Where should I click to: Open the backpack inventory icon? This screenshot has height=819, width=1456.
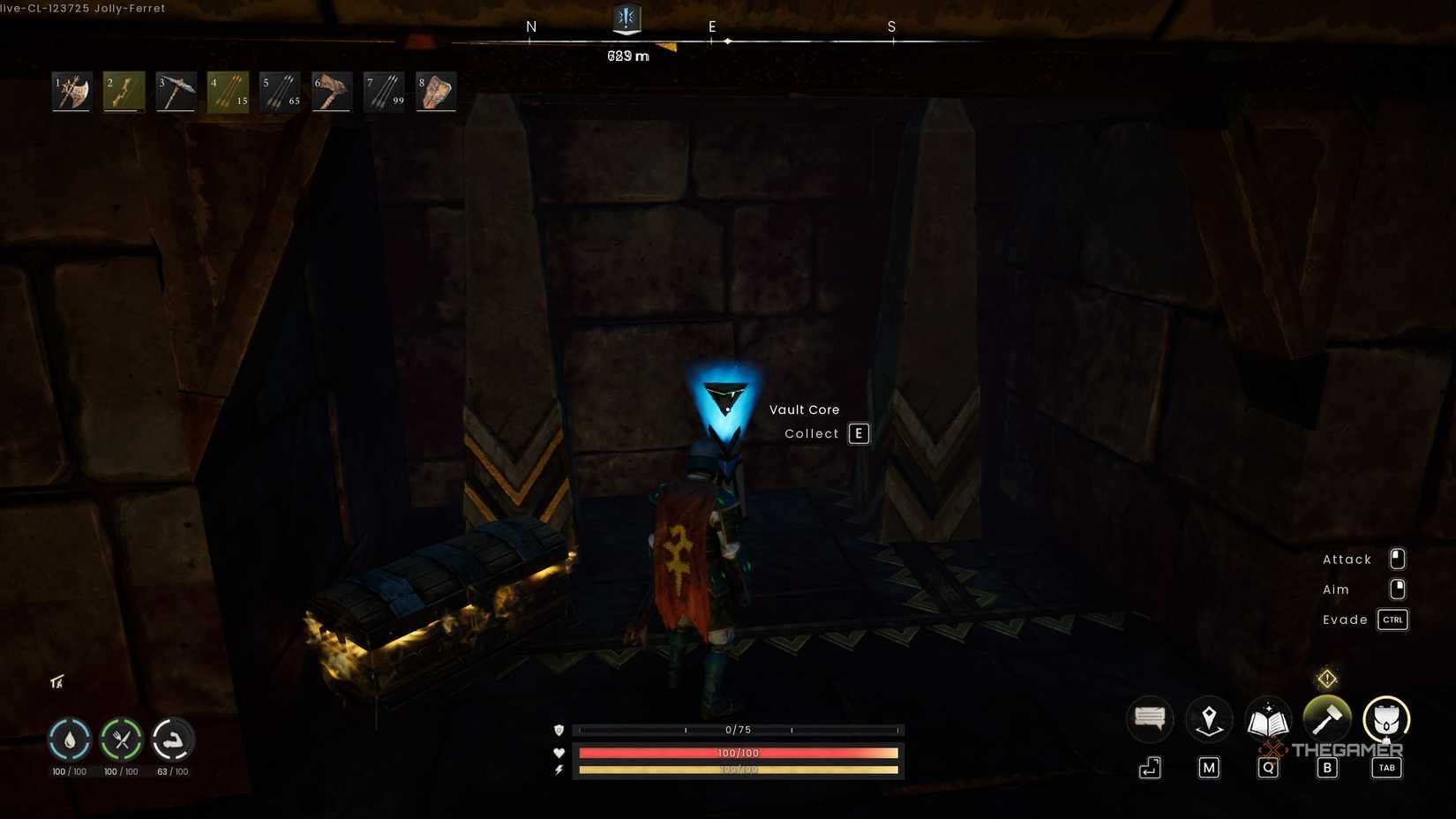click(1386, 721)
